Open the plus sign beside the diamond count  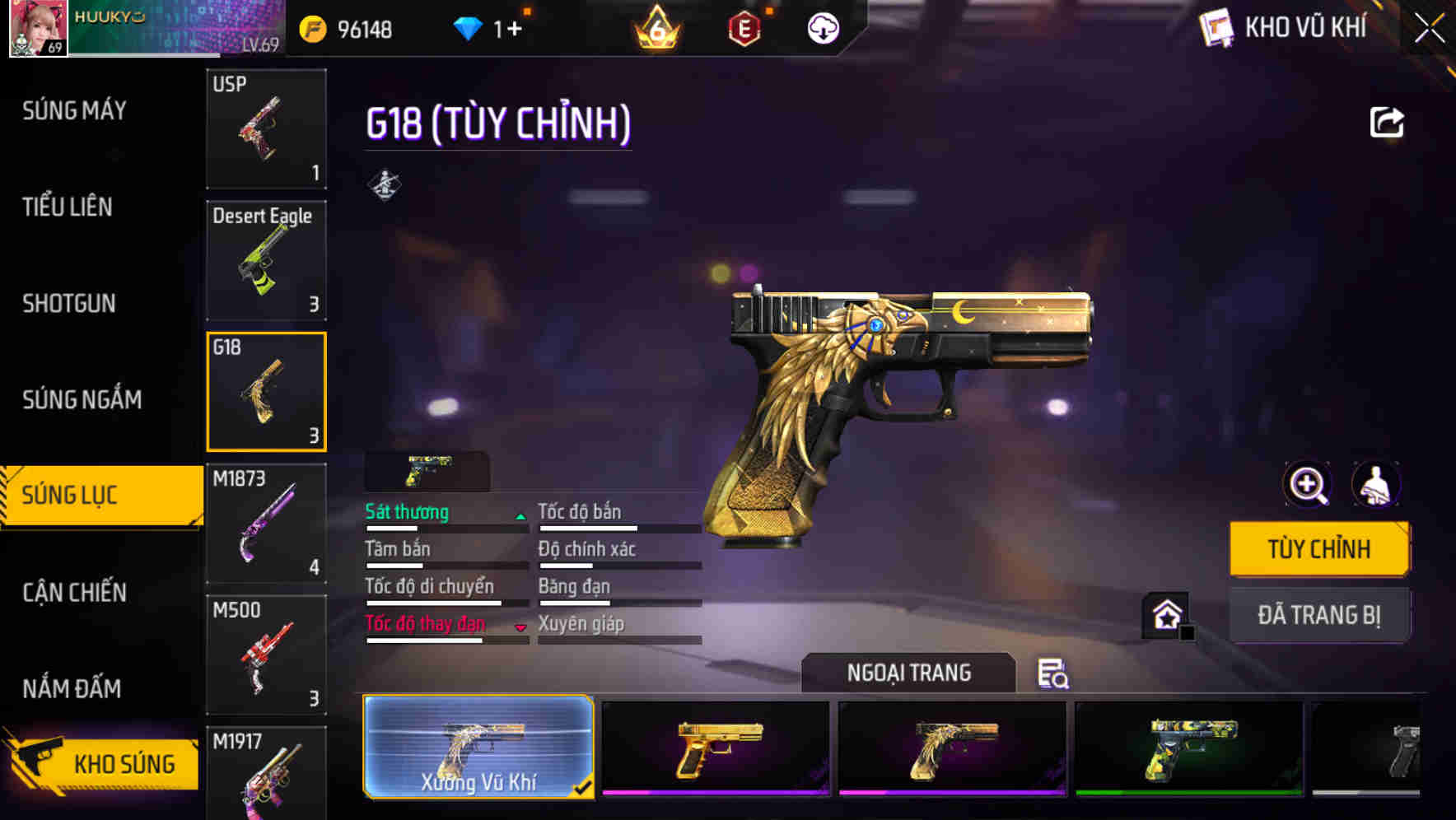[x=516, y=27]
